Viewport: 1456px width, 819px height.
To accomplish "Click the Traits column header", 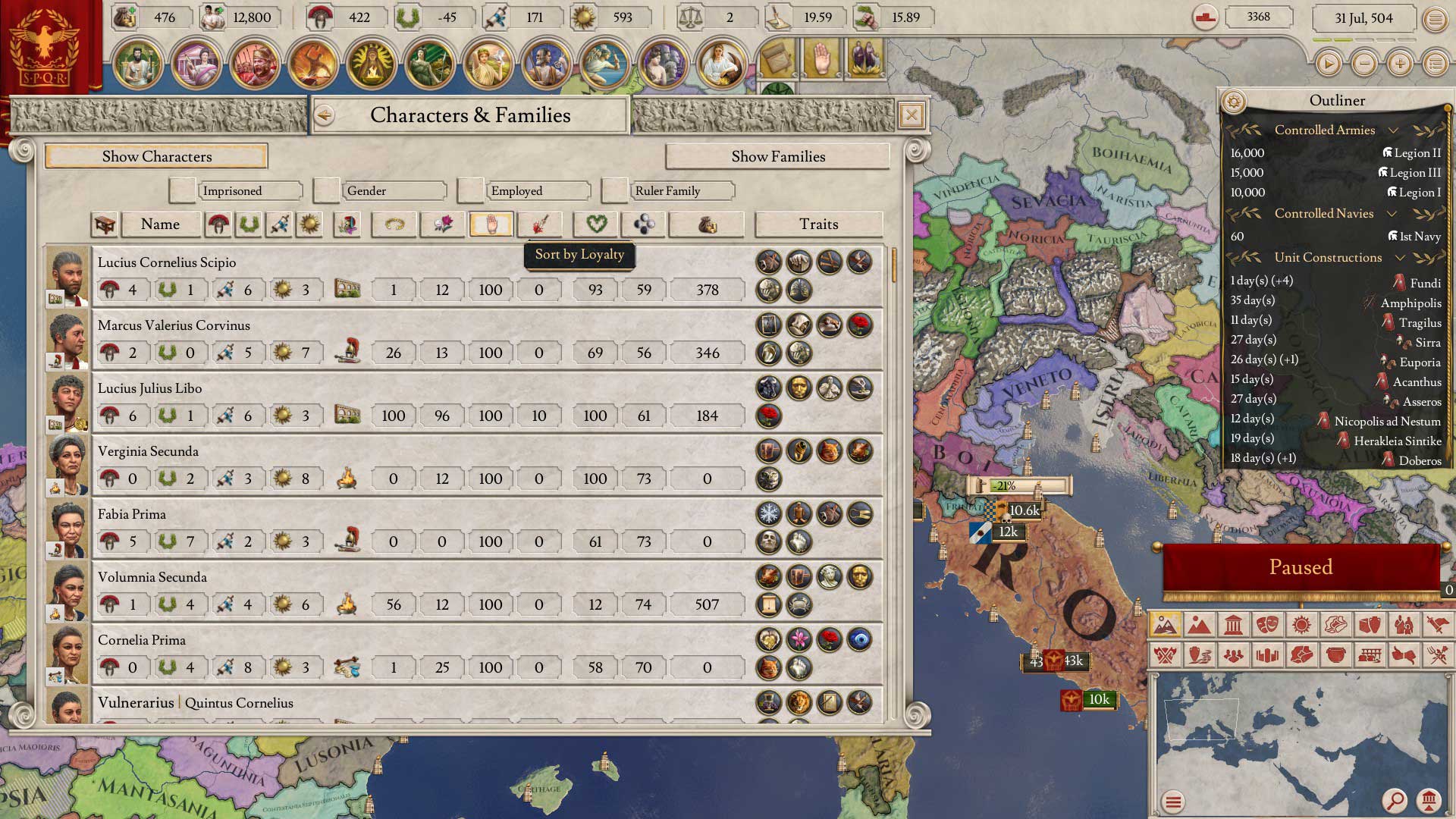I will tap(818, 224).
